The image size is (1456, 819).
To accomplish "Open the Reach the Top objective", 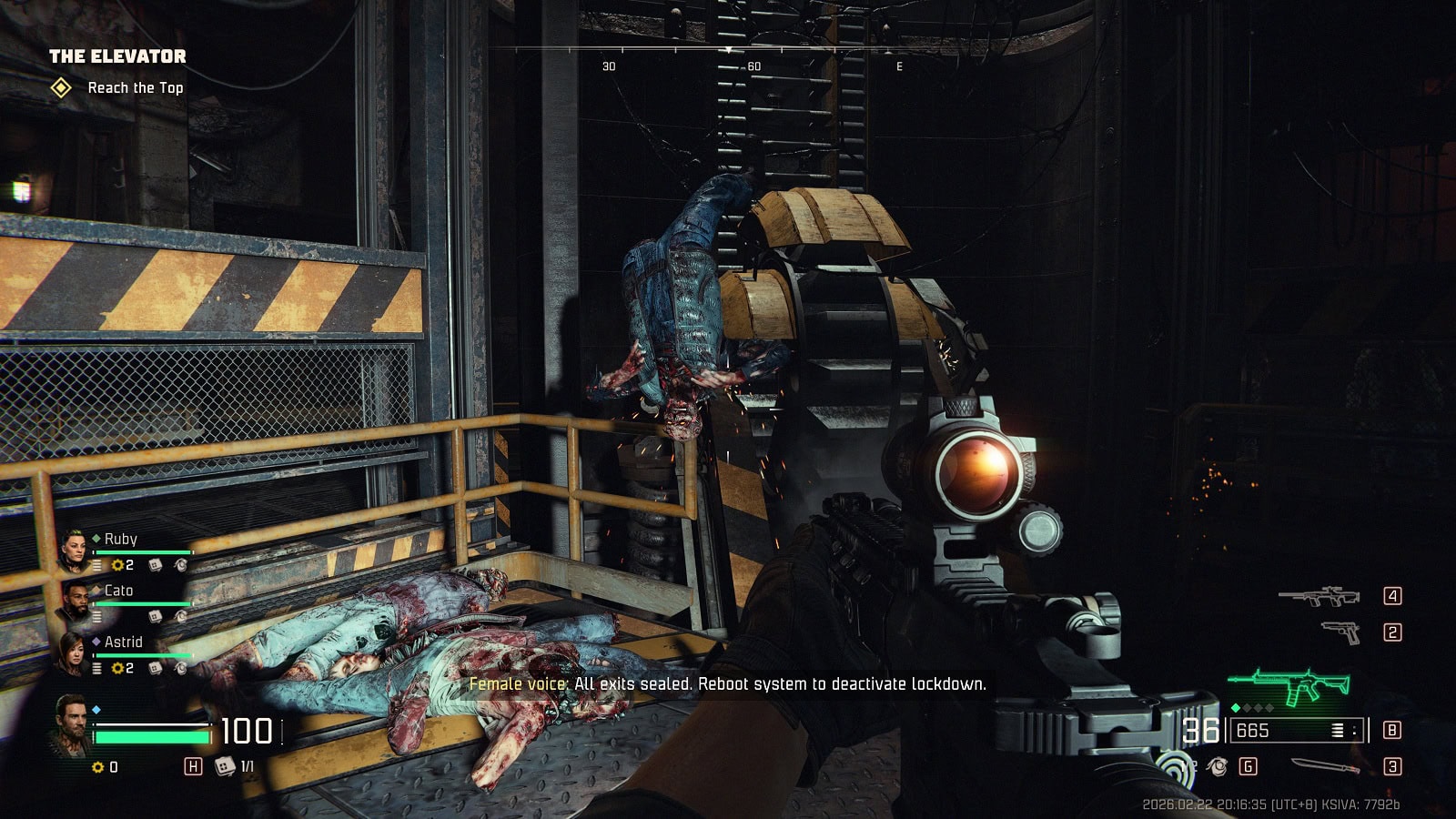I will (135, 88).
